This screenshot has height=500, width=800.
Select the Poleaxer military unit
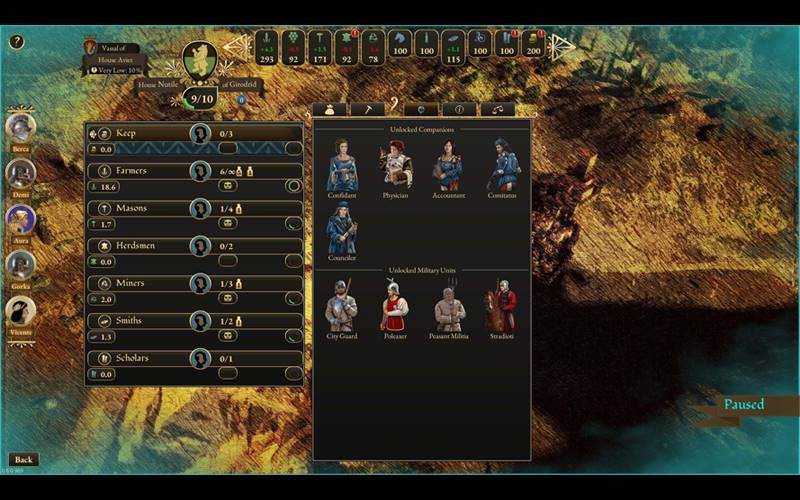click(395, 307)
